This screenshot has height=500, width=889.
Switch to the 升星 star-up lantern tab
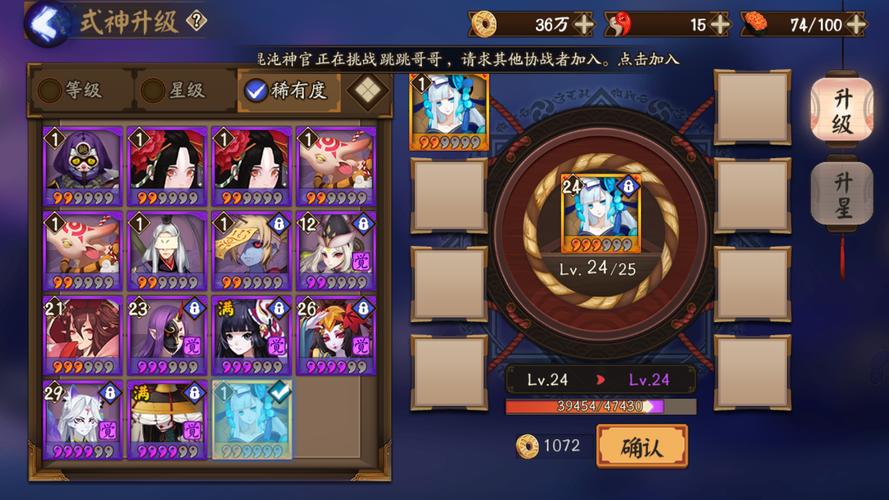[841, 195]
